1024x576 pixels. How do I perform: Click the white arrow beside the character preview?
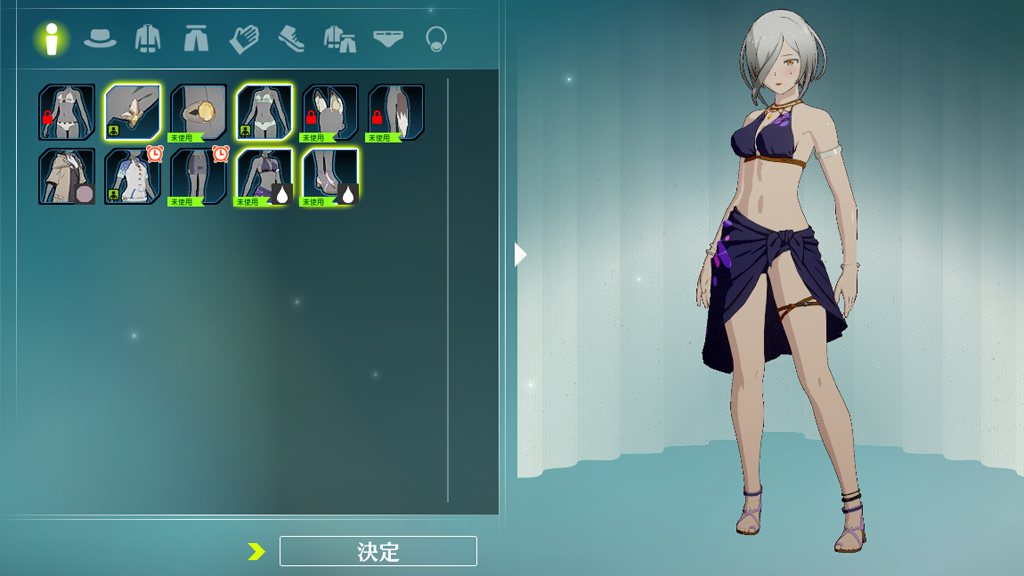[520, 255]
